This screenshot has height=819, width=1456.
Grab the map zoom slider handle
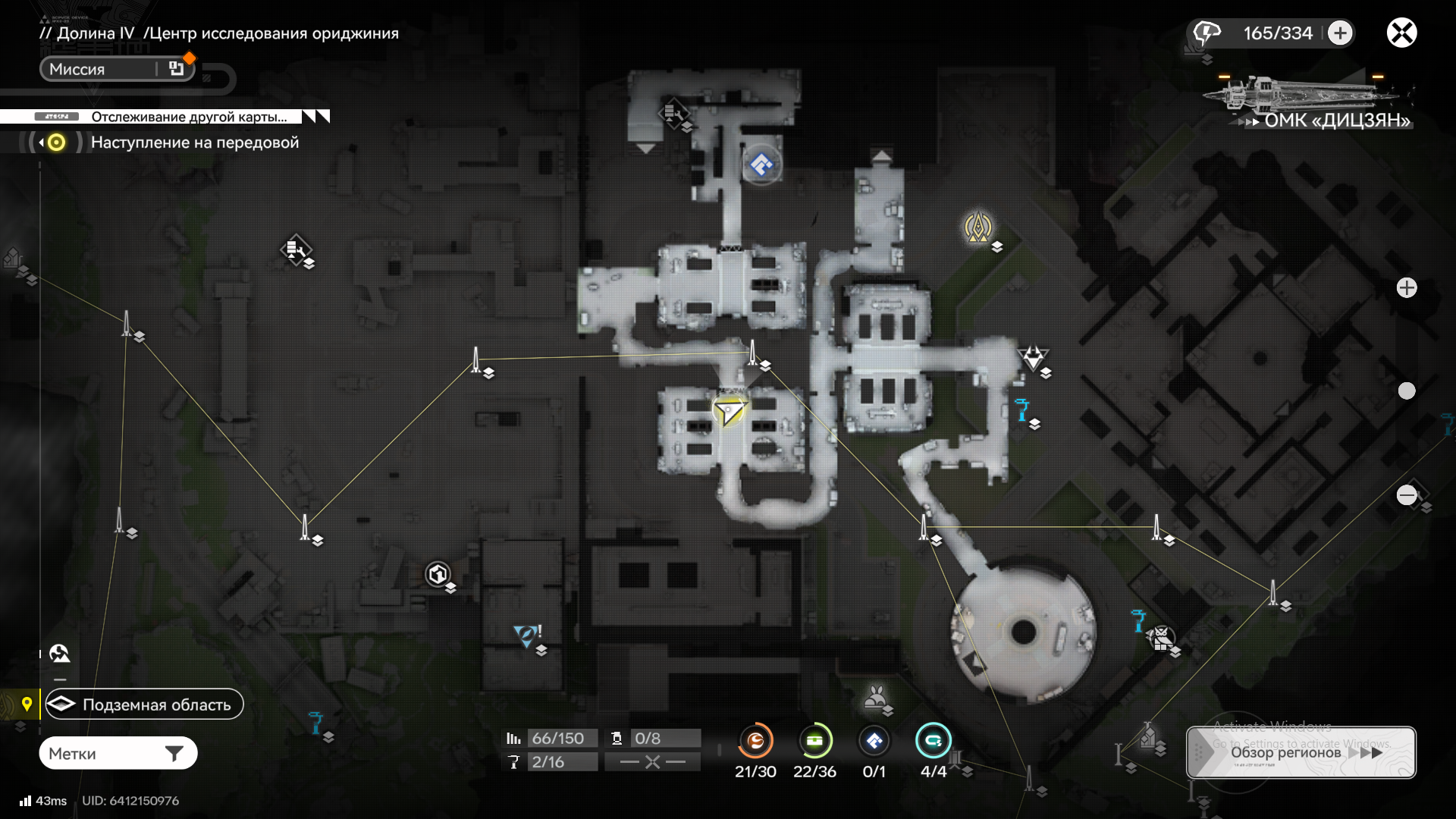(1407, 391)
